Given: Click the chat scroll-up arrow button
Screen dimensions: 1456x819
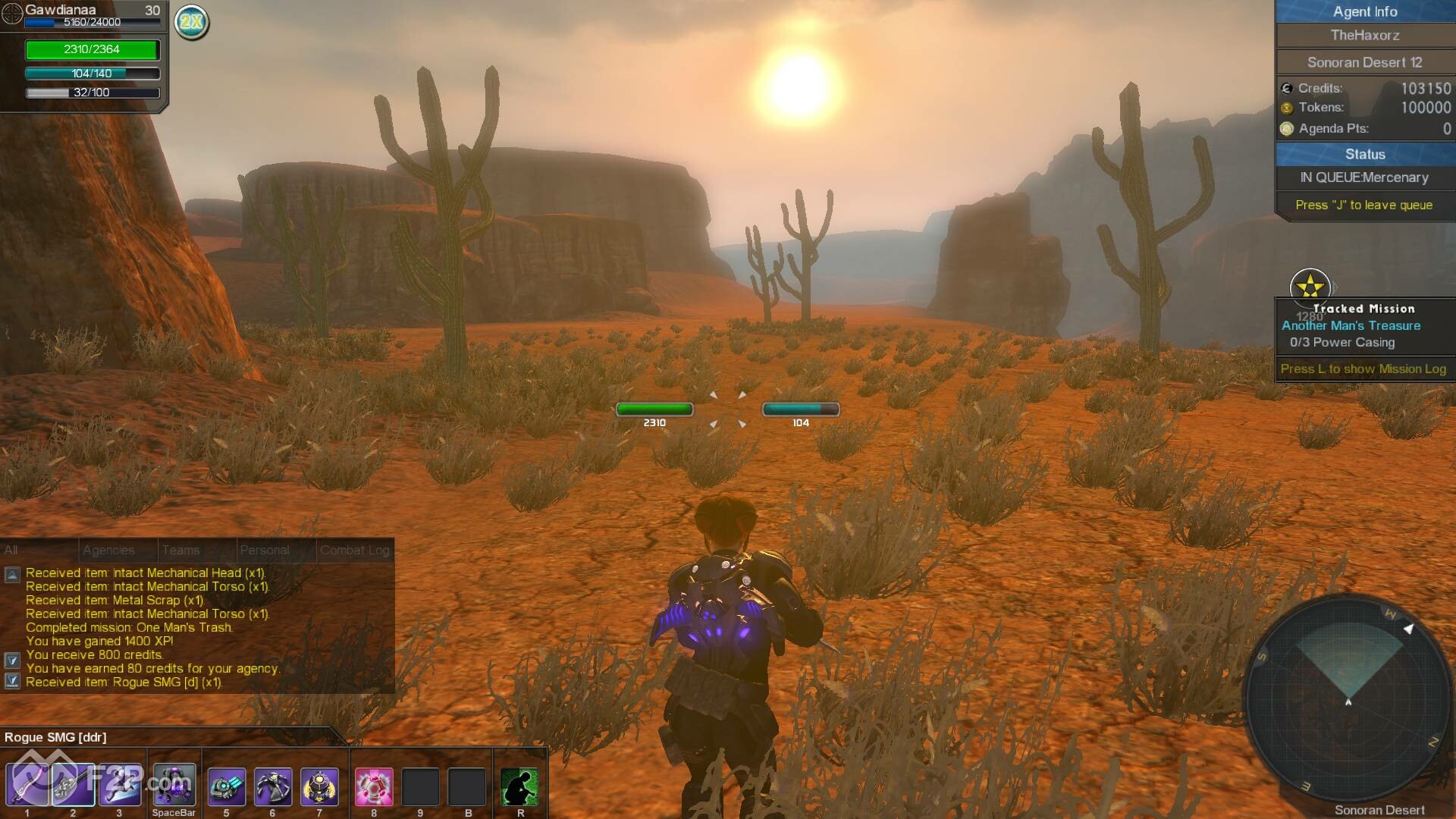Looking at the screenshot, I should (12, 575).
